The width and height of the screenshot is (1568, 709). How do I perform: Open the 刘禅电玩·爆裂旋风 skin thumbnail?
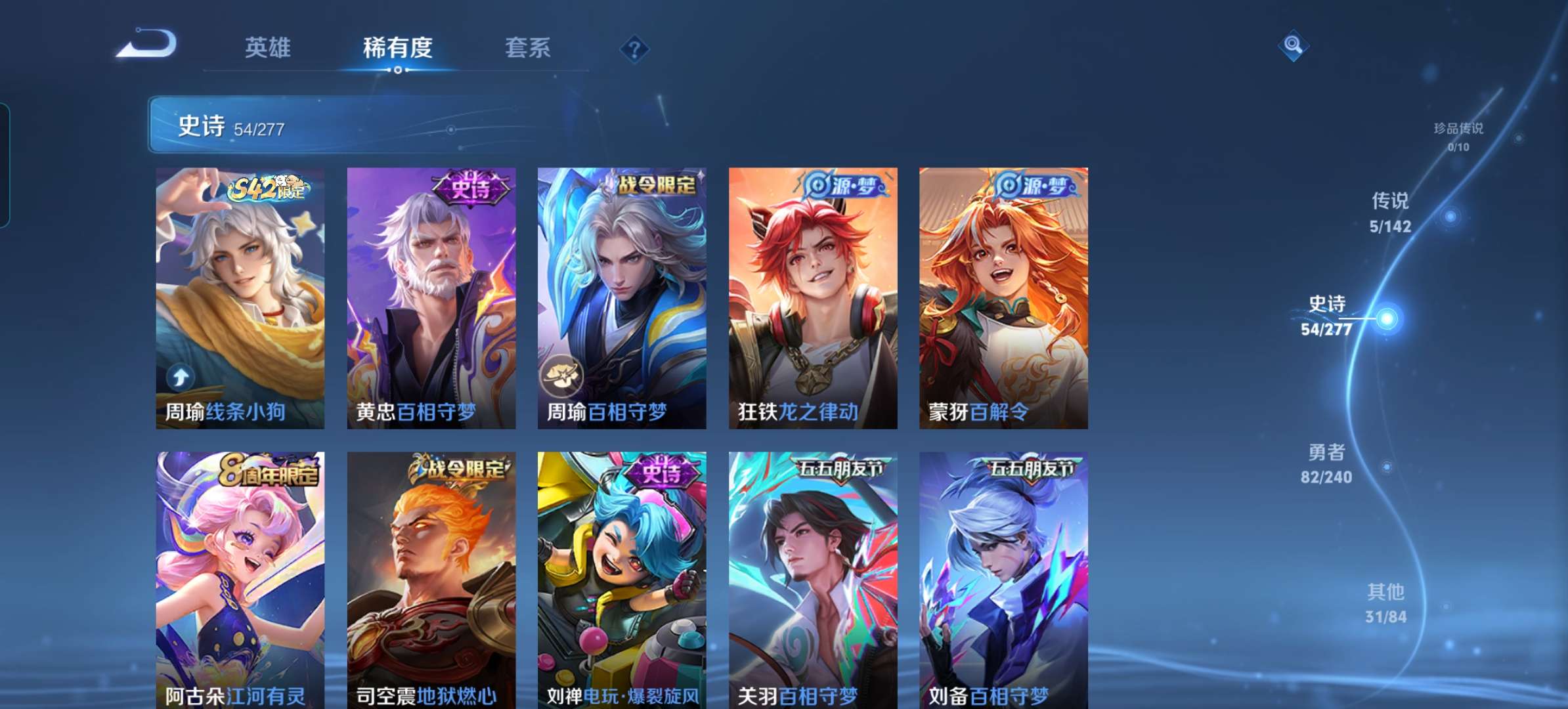point(621,578)
